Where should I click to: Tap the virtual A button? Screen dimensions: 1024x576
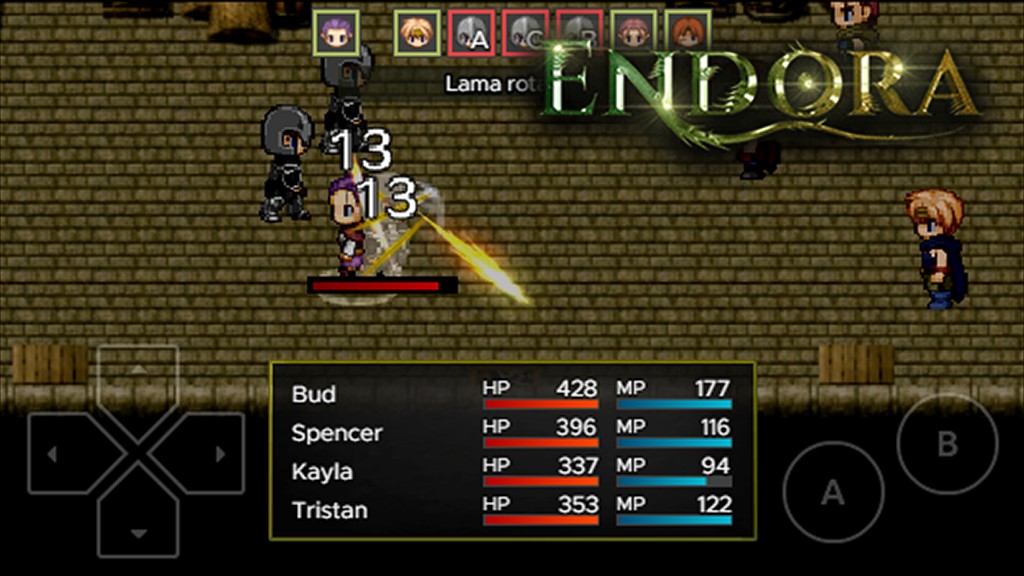(x=832, y=492)
